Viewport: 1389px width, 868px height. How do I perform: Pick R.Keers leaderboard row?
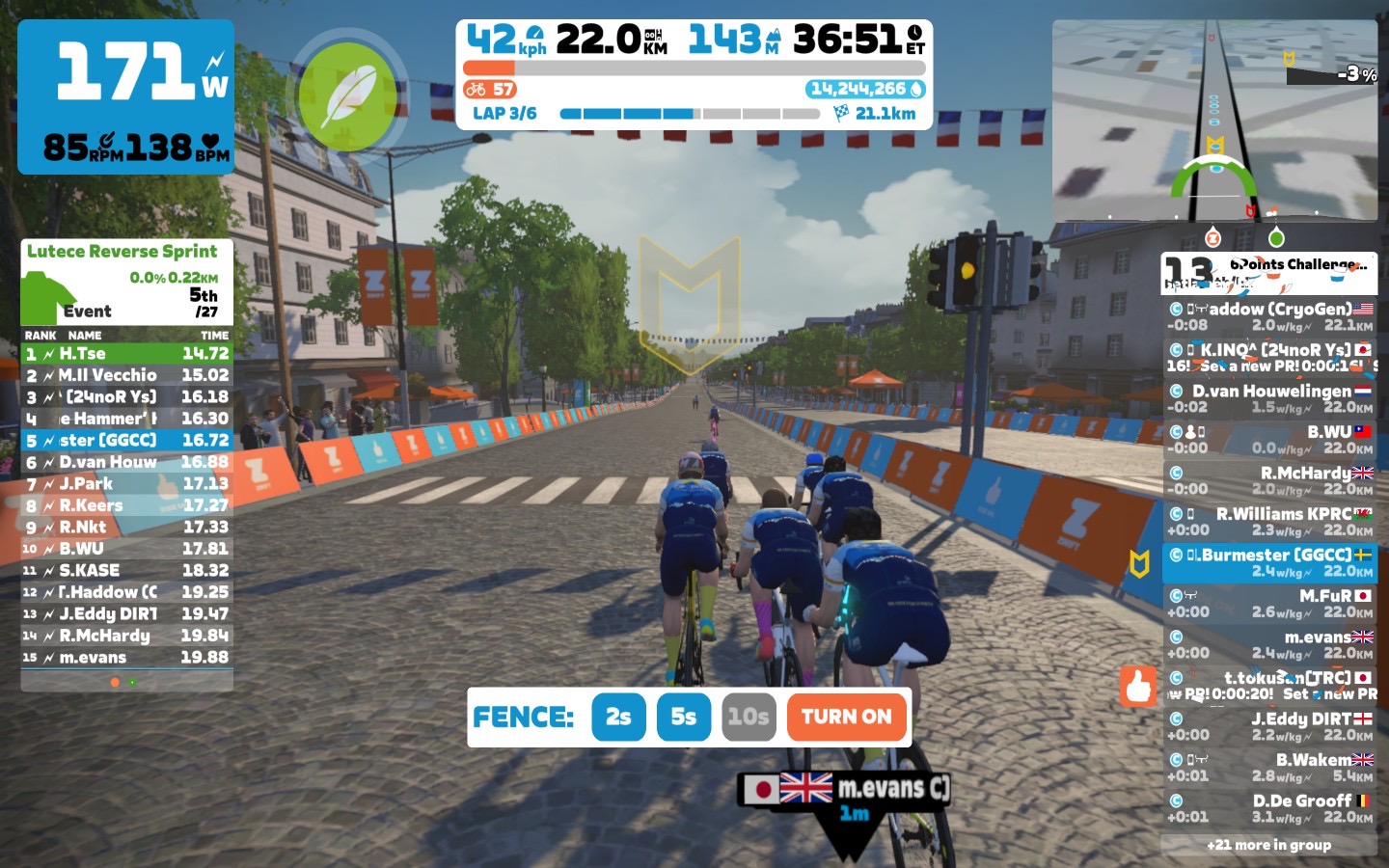126,505
